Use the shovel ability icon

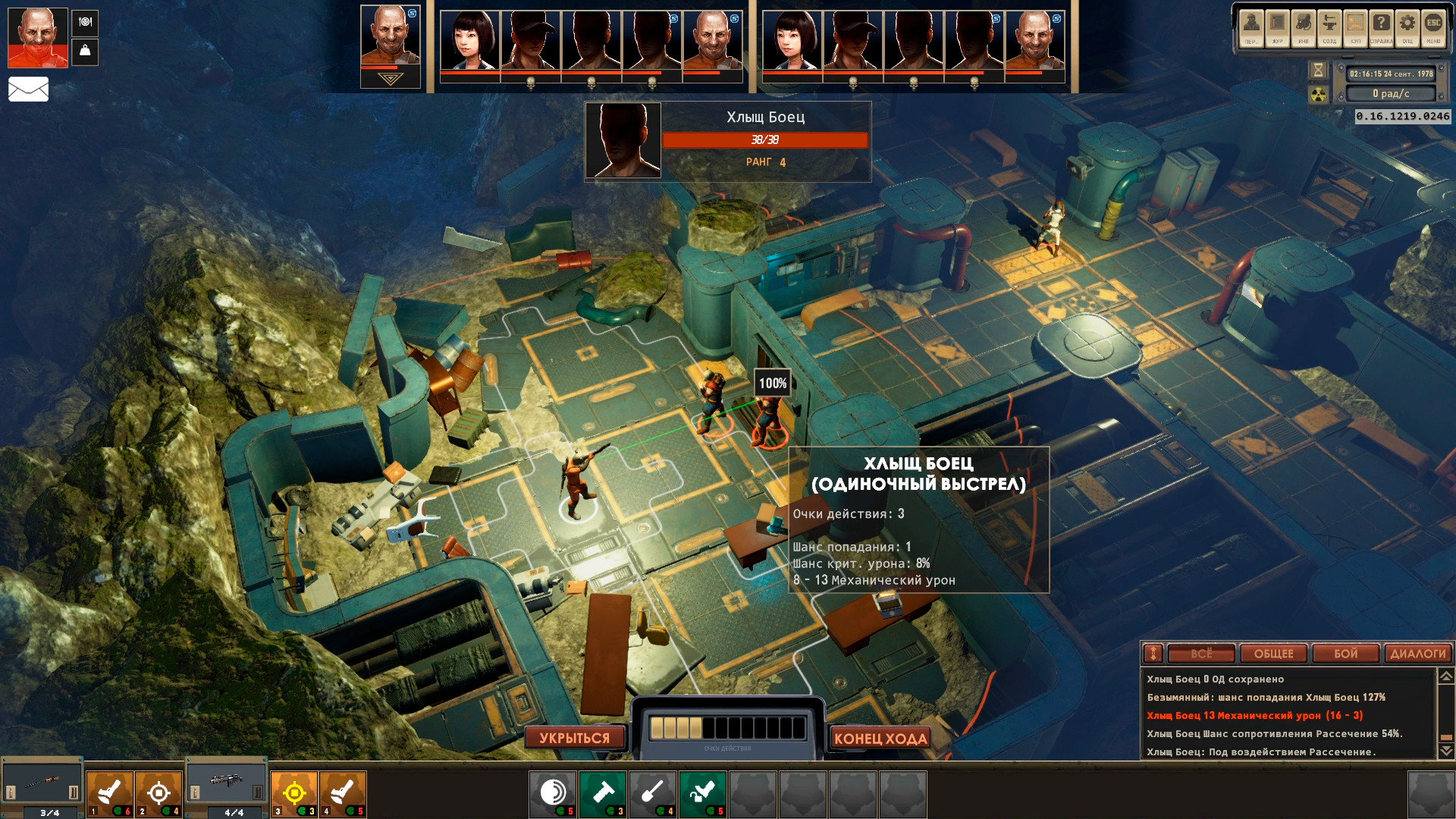point(652,793)
